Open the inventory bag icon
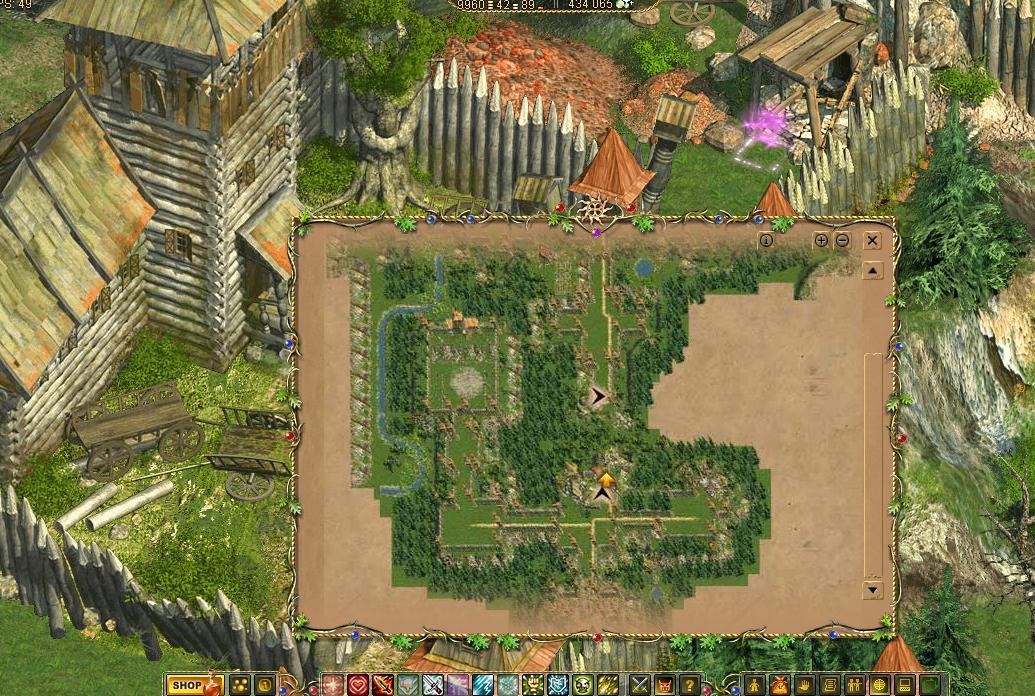 (x=779, y=685)
